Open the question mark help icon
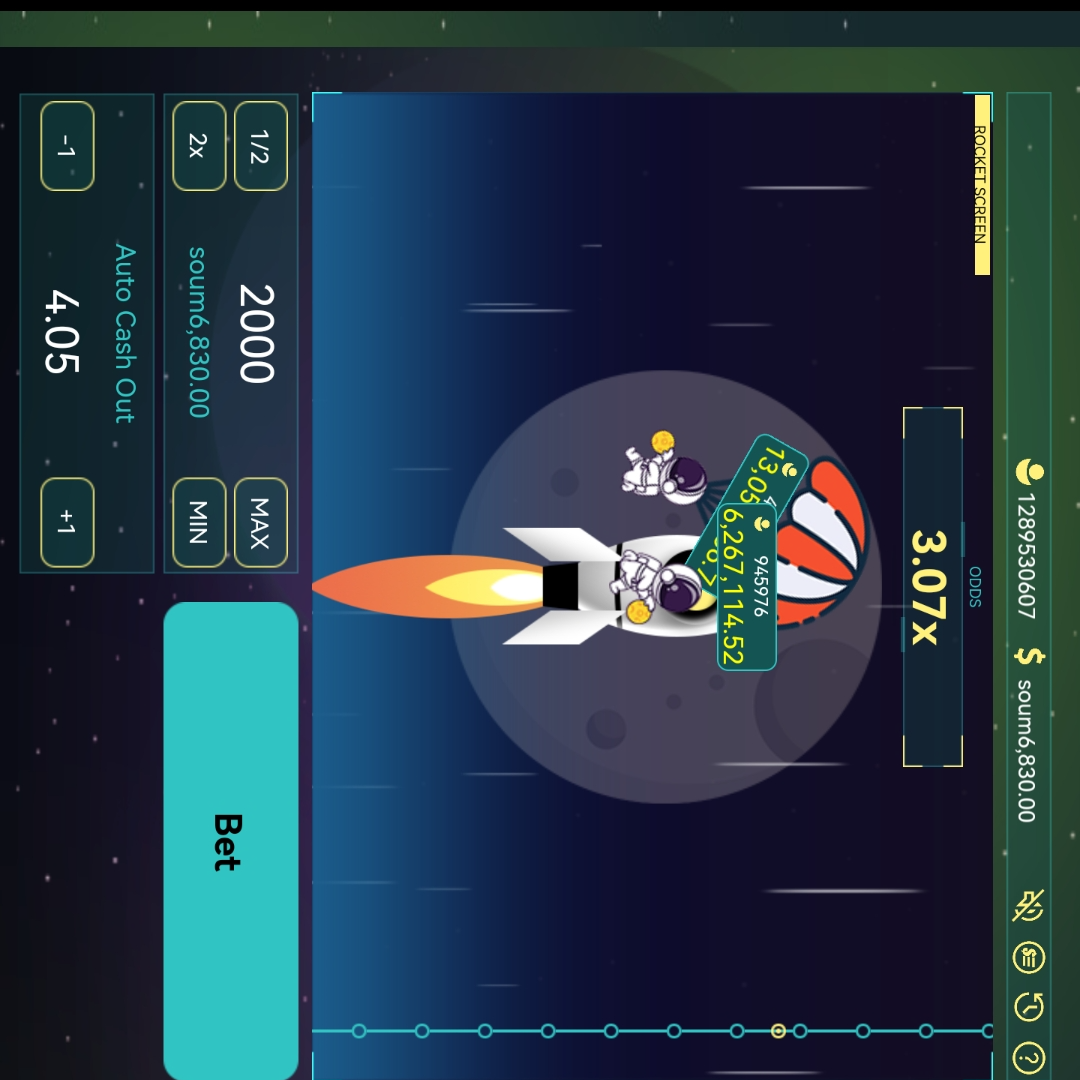 point(1028,1056)
